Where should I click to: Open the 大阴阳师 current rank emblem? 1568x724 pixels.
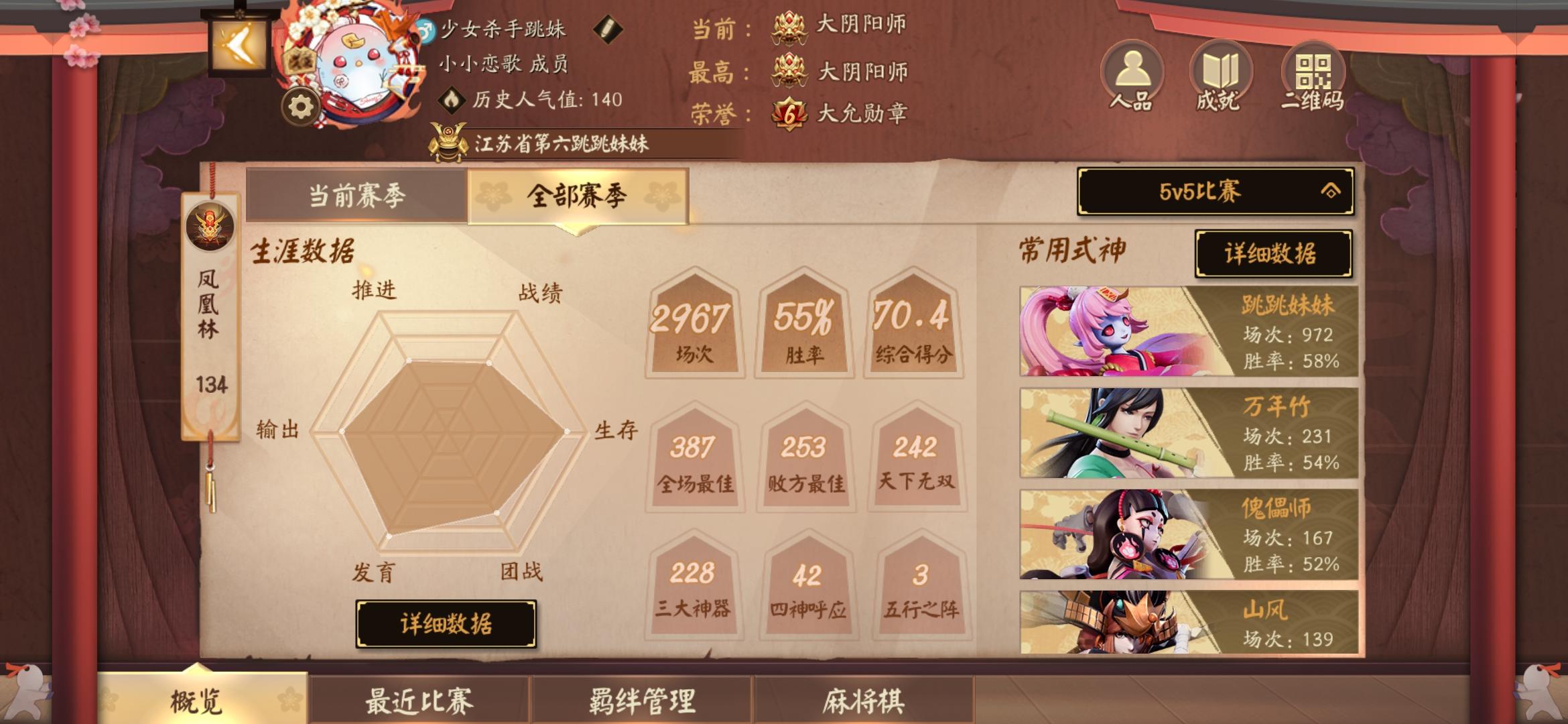pyautogui.click(x=791, y=29)
